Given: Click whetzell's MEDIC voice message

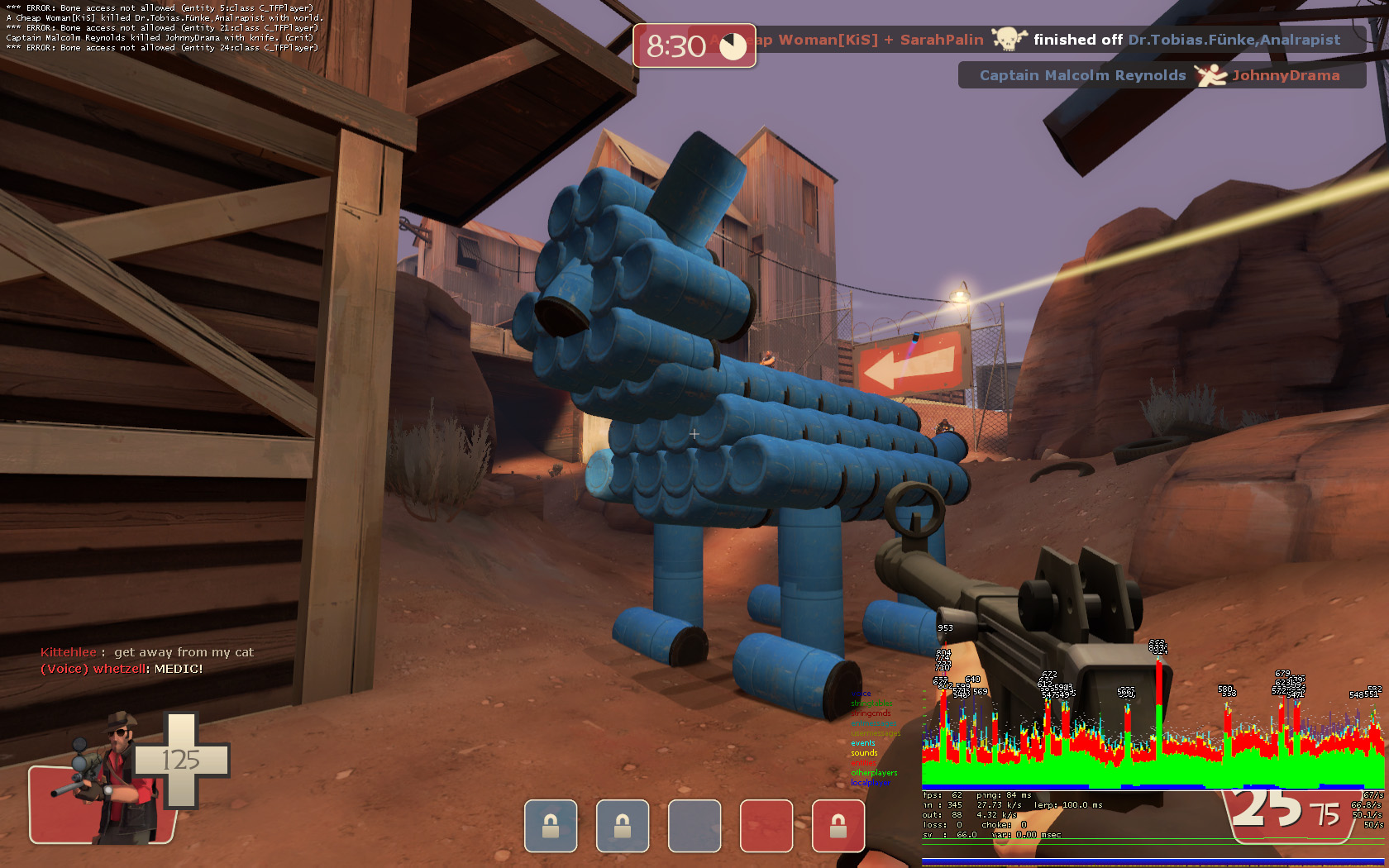Looking at the screenshot, I should click(122, 669).
